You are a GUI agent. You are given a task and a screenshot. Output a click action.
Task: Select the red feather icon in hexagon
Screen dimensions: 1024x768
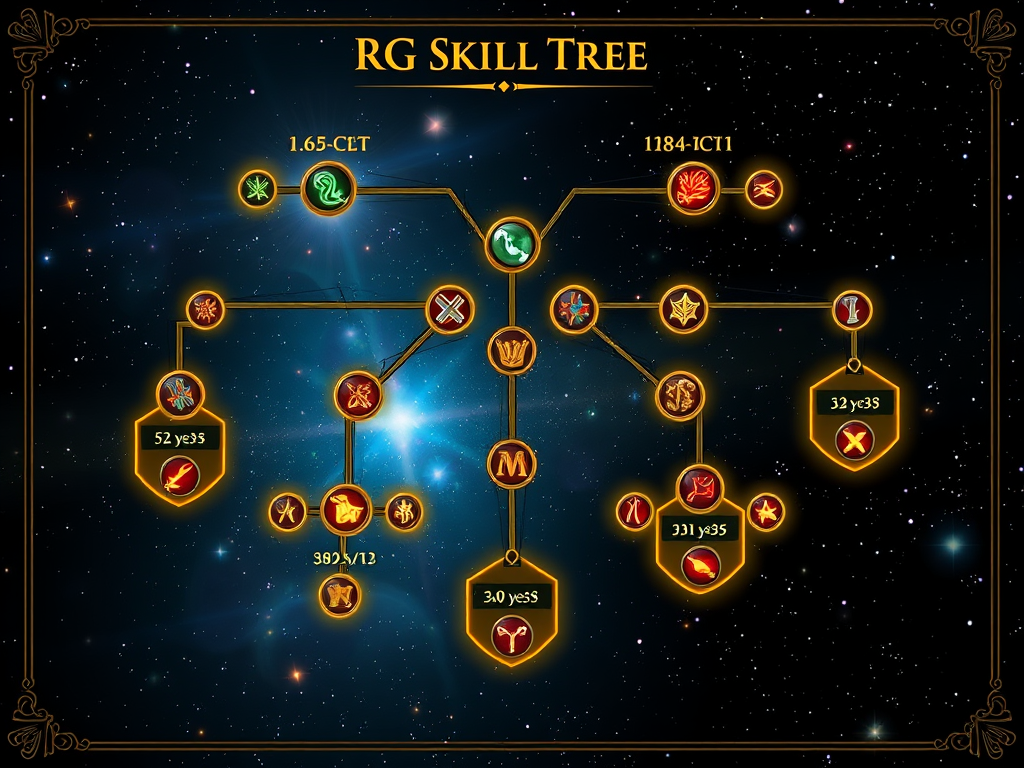coord(700,565)
